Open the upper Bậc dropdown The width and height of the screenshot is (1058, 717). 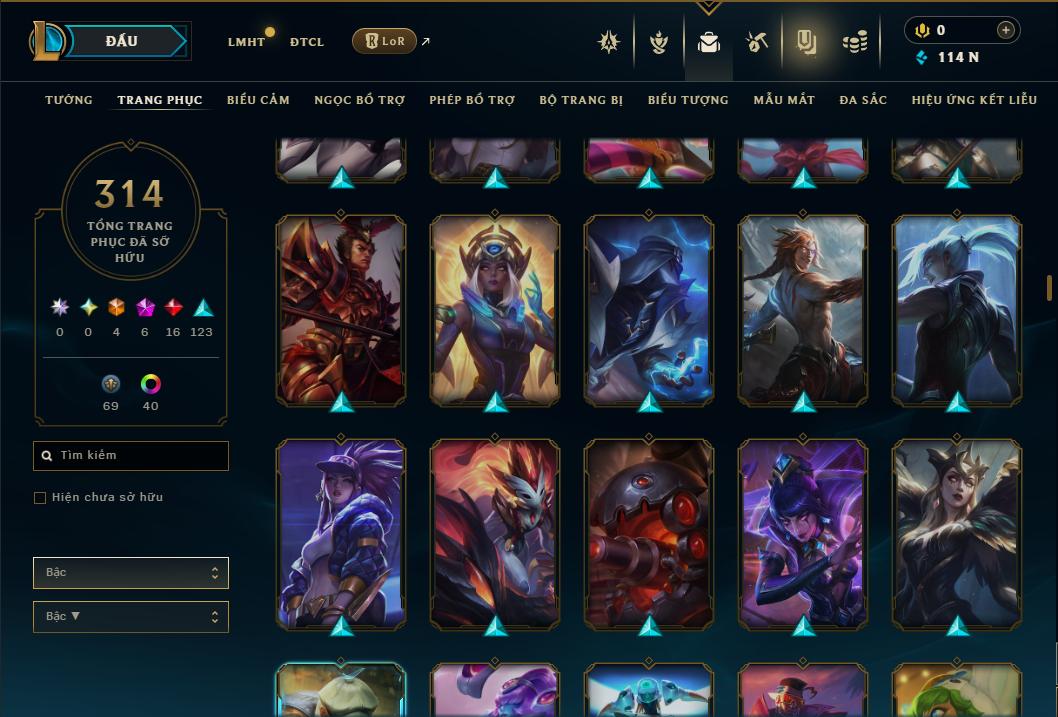click(x=130, y=573)
